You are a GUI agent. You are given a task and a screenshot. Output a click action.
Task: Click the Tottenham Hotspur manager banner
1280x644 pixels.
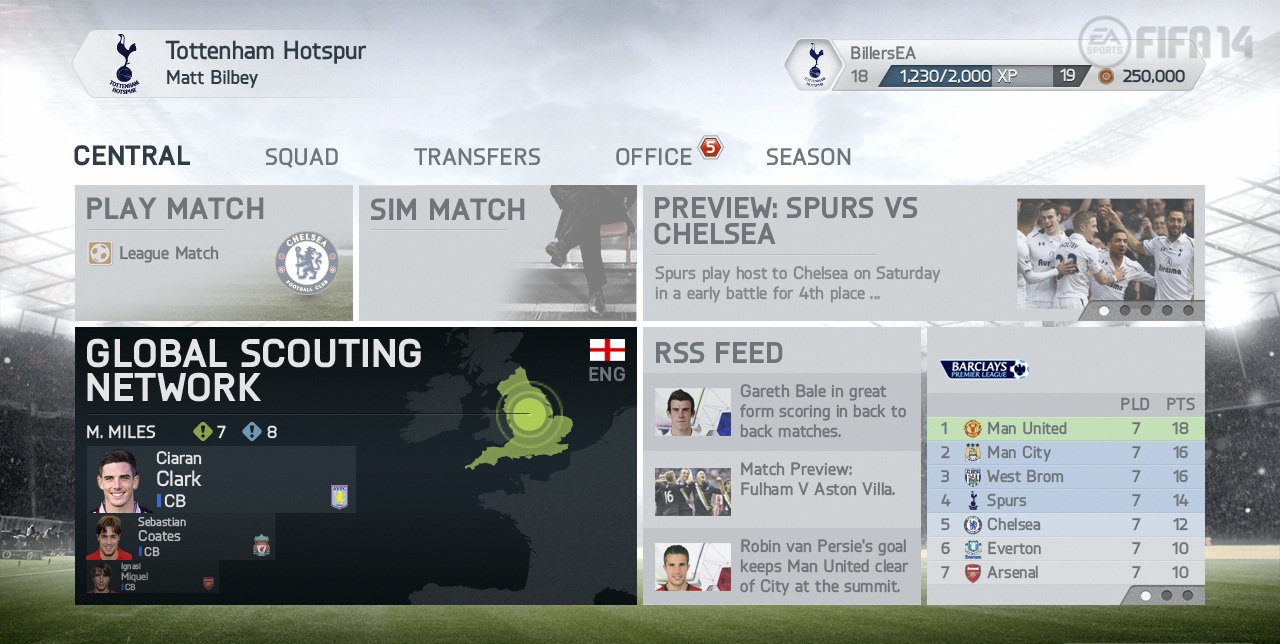click(x=240, y=63)
